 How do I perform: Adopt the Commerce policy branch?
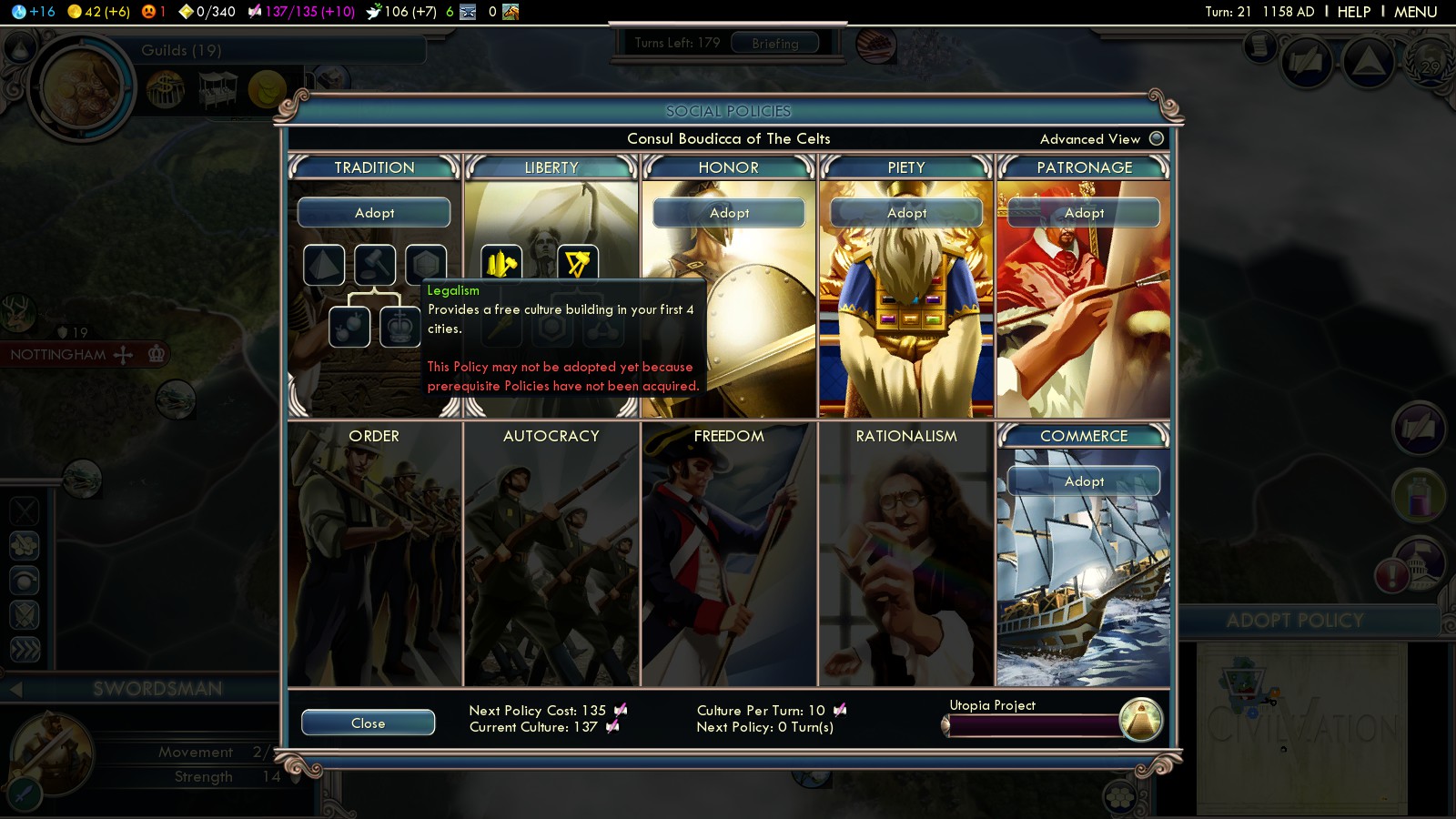pyautogui.click(x=1084, y=480)
